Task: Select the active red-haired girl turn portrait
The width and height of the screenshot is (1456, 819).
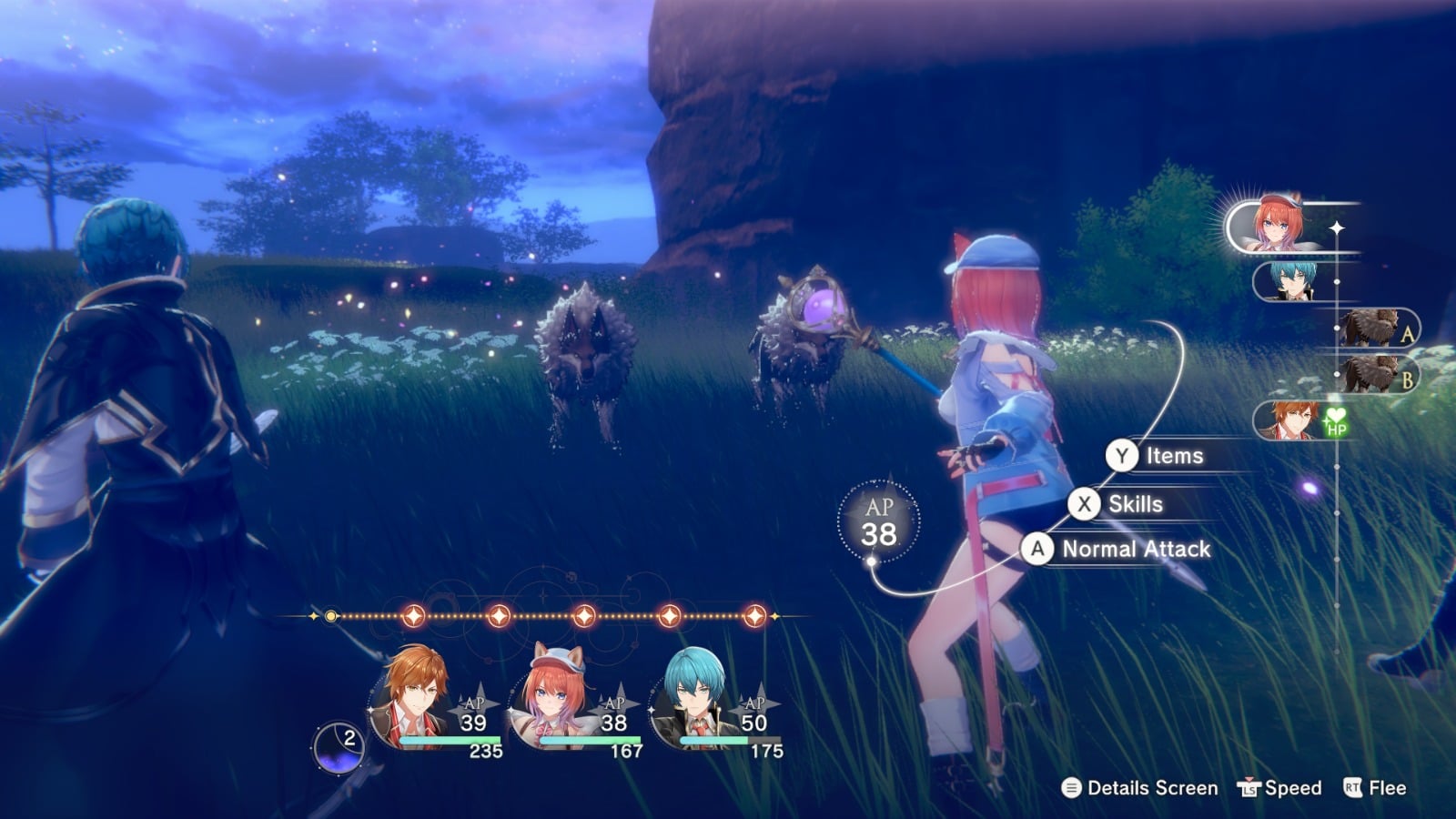Action: (x=1279, y=227)
